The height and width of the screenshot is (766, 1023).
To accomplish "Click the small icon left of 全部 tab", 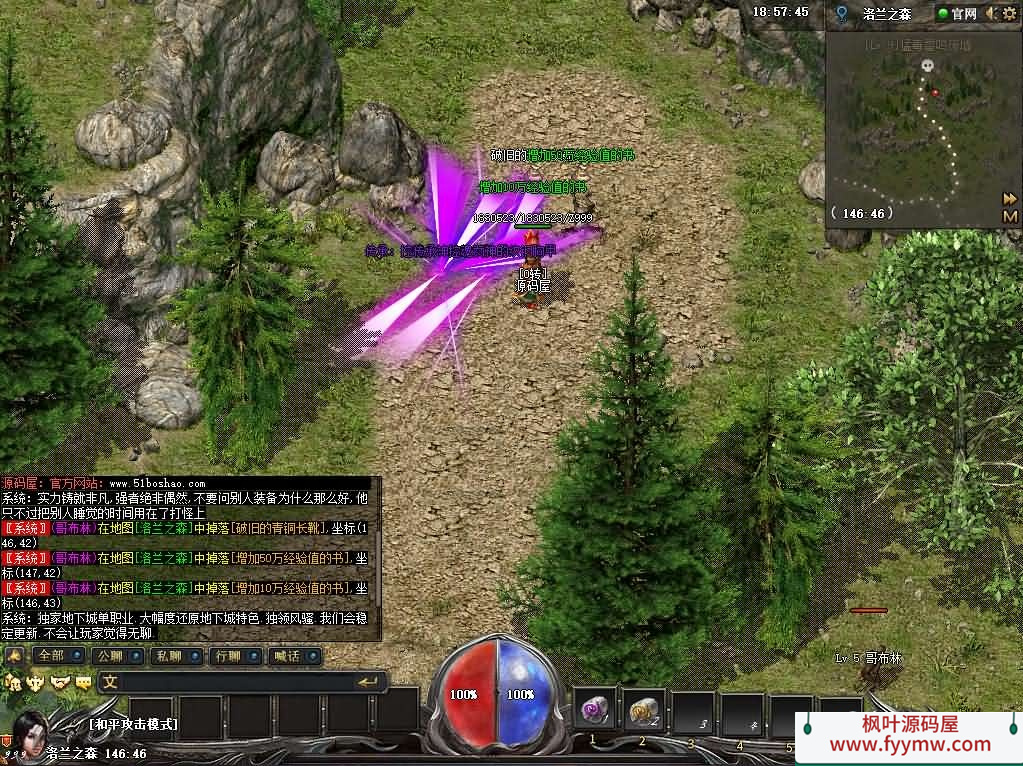I will coord(15,656).
